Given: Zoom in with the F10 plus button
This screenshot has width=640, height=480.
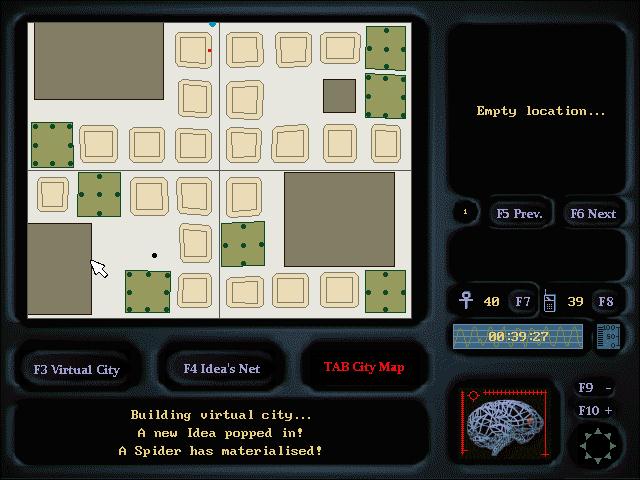Looking at the screenshot, I should point(595,410).
